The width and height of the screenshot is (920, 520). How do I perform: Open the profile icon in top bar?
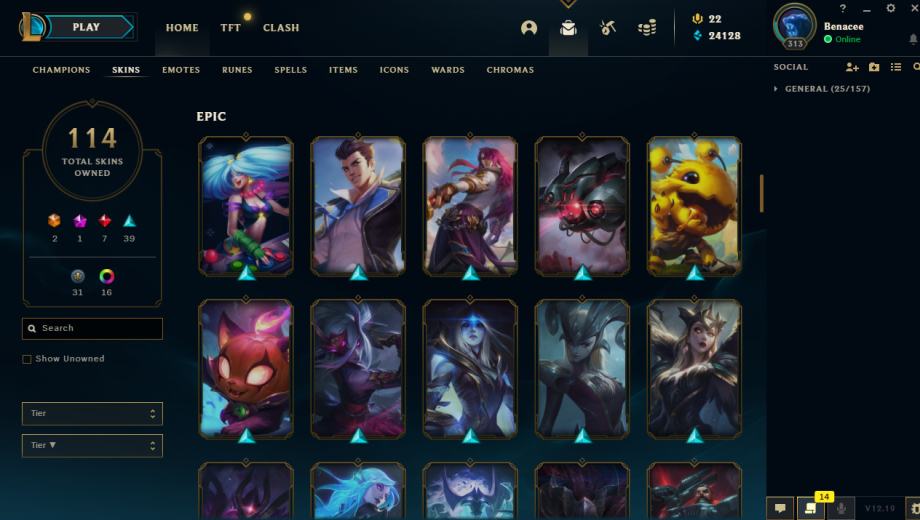(529, 28)
